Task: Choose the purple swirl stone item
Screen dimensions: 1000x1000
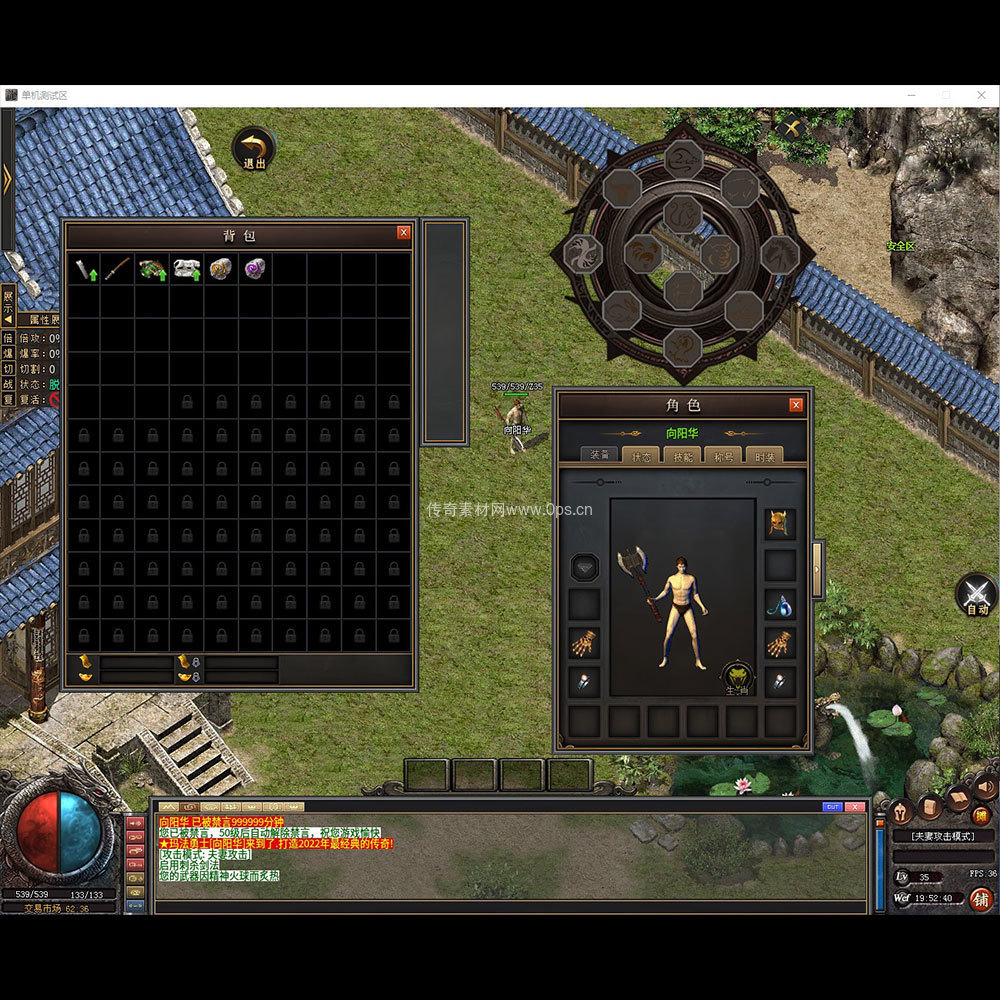Action: [255, 268]
